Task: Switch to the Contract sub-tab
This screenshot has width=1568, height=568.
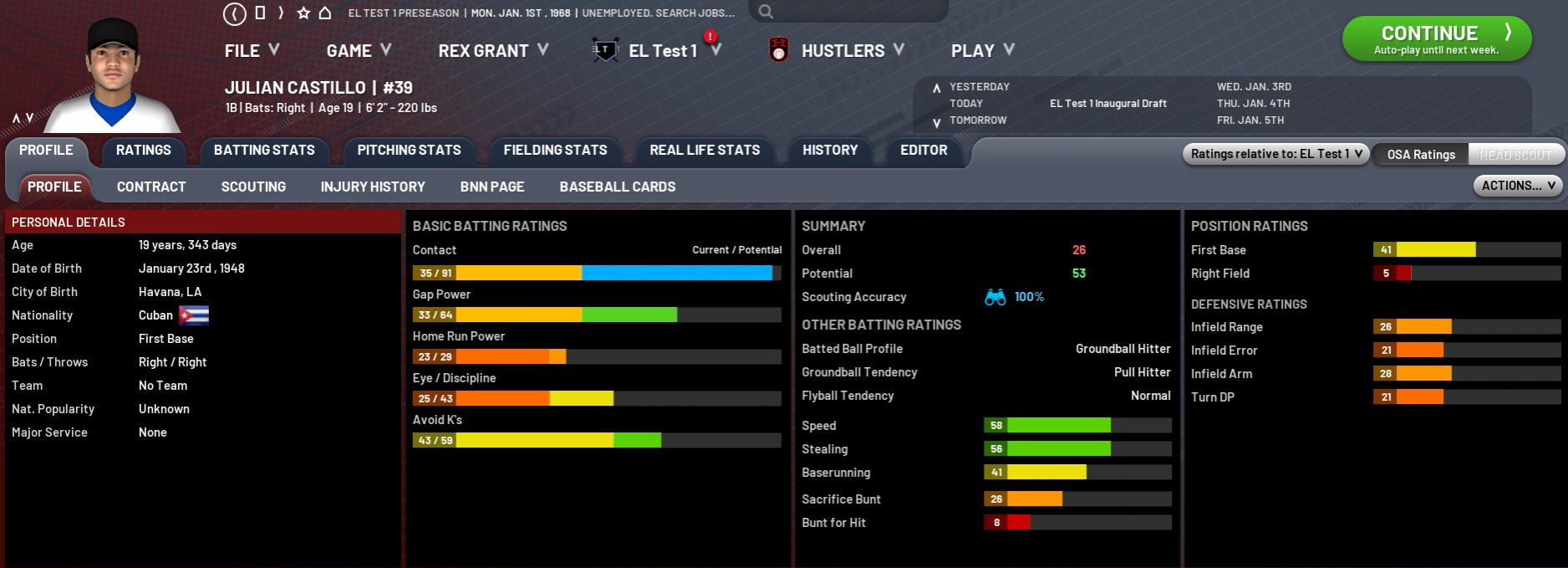Action: (x=151, y=187)
